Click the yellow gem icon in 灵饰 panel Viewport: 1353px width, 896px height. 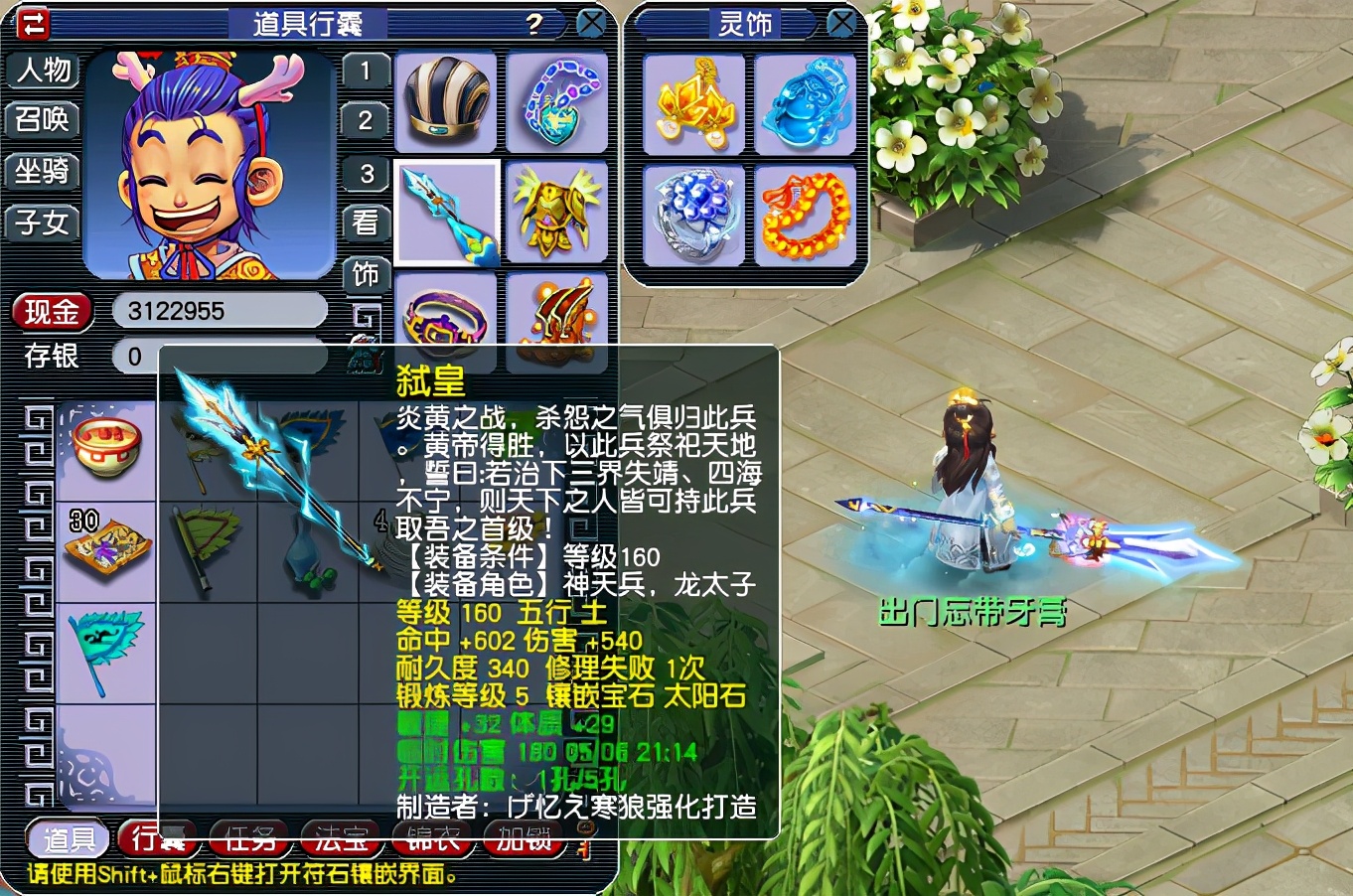[x=693, y=105]
